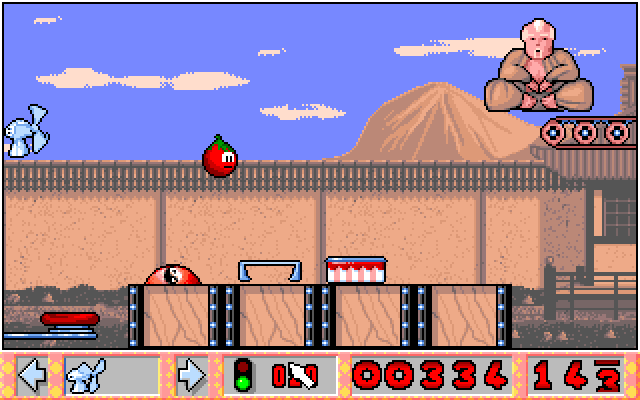Viewport: 640px width, 400px height.
Task: Click the green traffic light start button
Action: point(242,376)
